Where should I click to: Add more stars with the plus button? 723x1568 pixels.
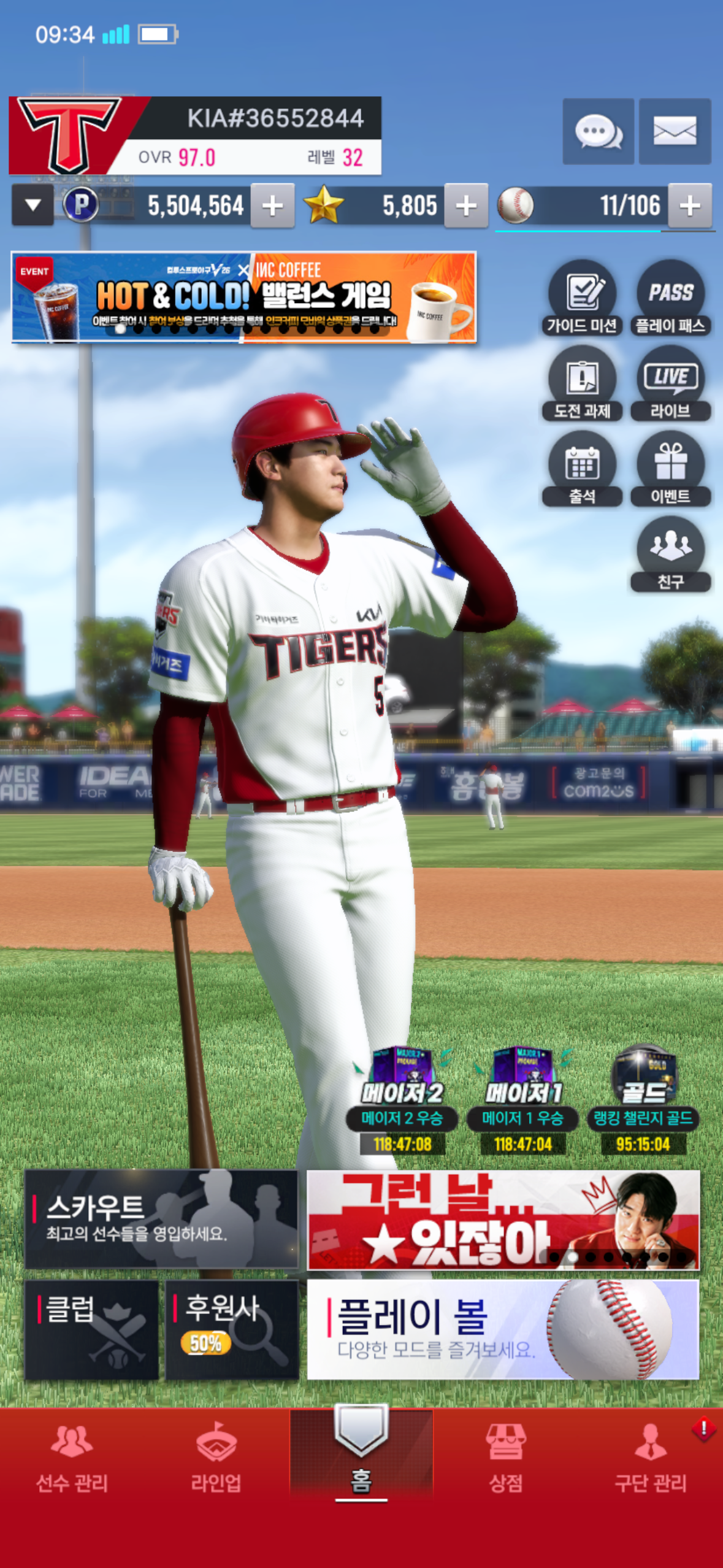pos(466,206)
